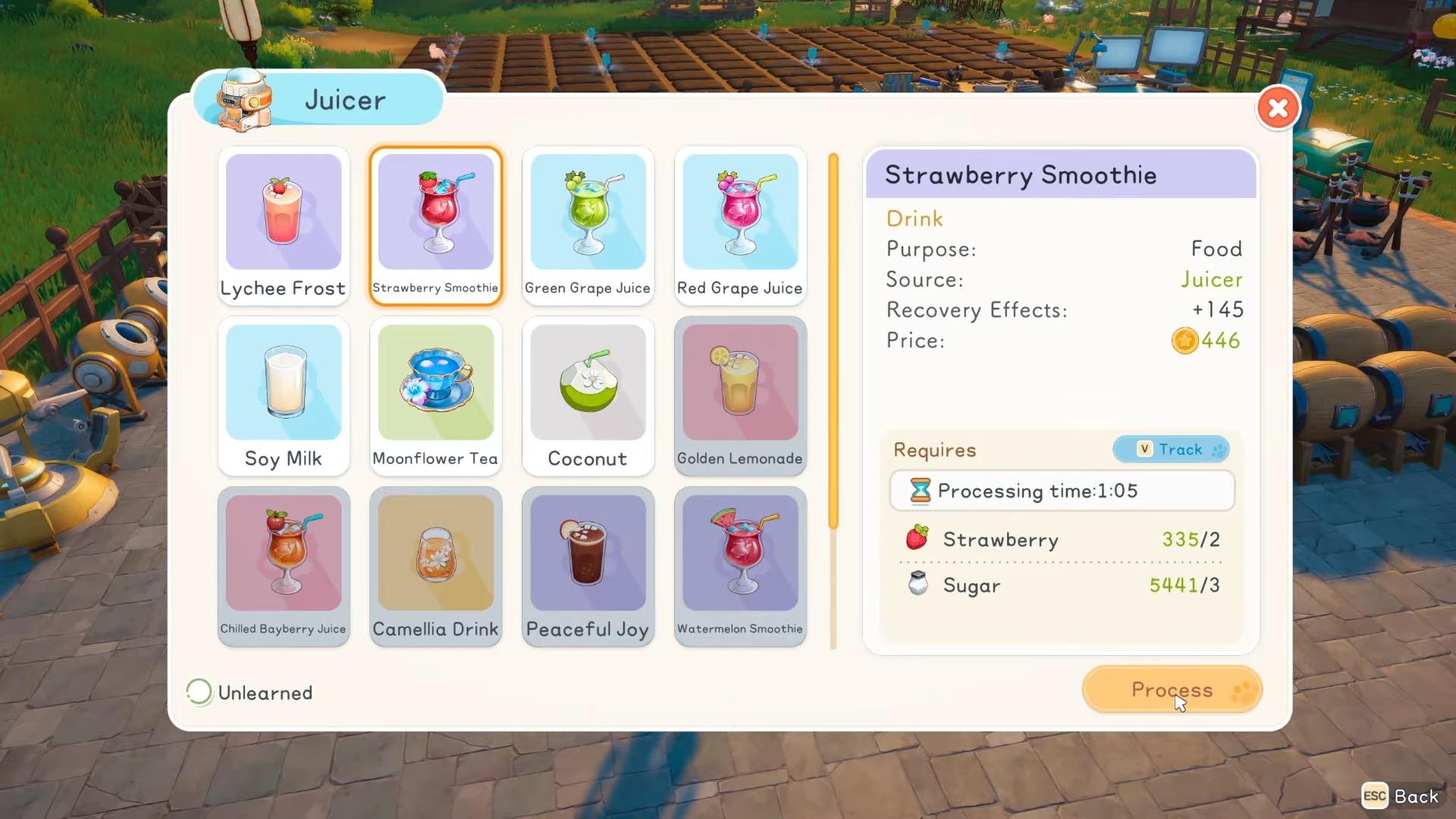
Task: Click the Sugar ingredient row
Action: click(1062, 585)
